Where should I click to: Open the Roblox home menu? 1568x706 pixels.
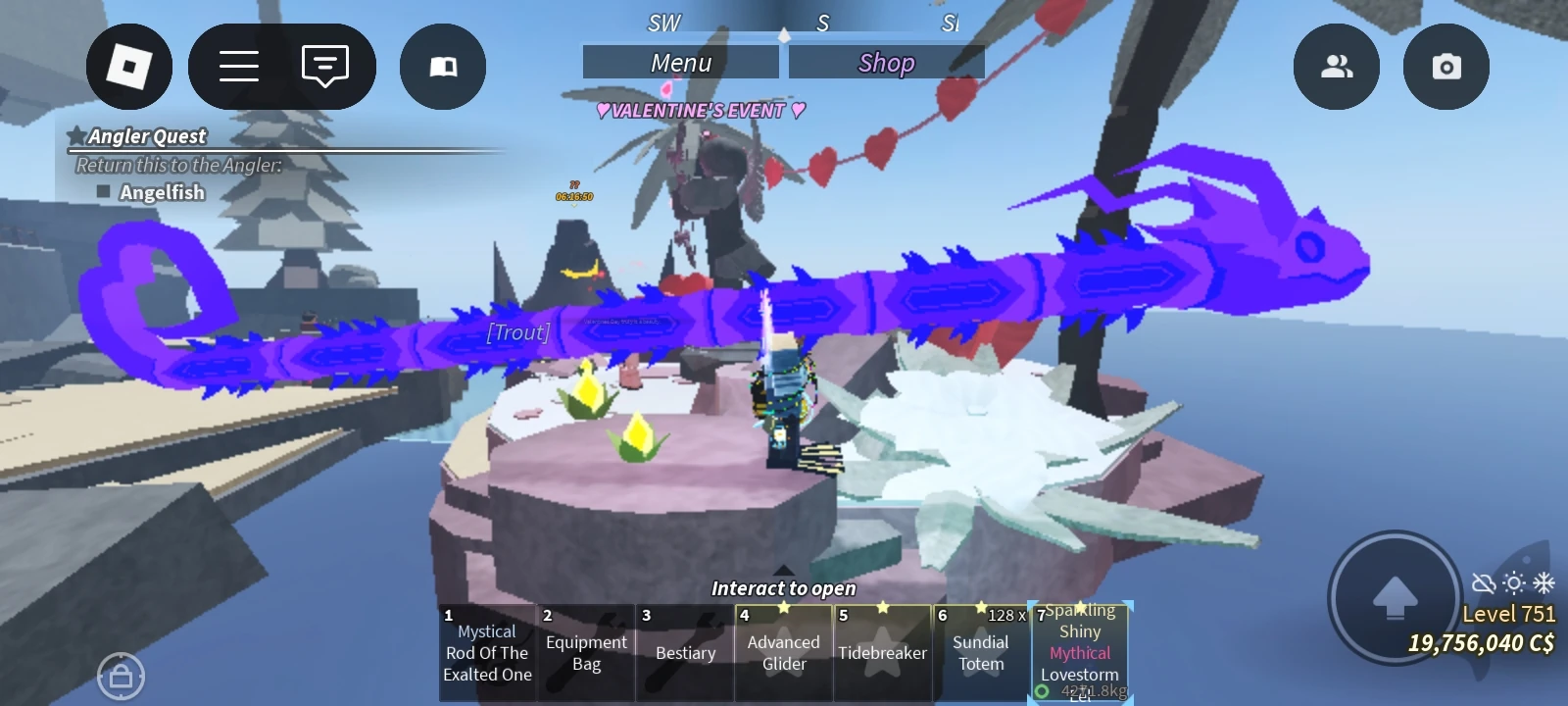pyautogui.click(x=129, y=65)
